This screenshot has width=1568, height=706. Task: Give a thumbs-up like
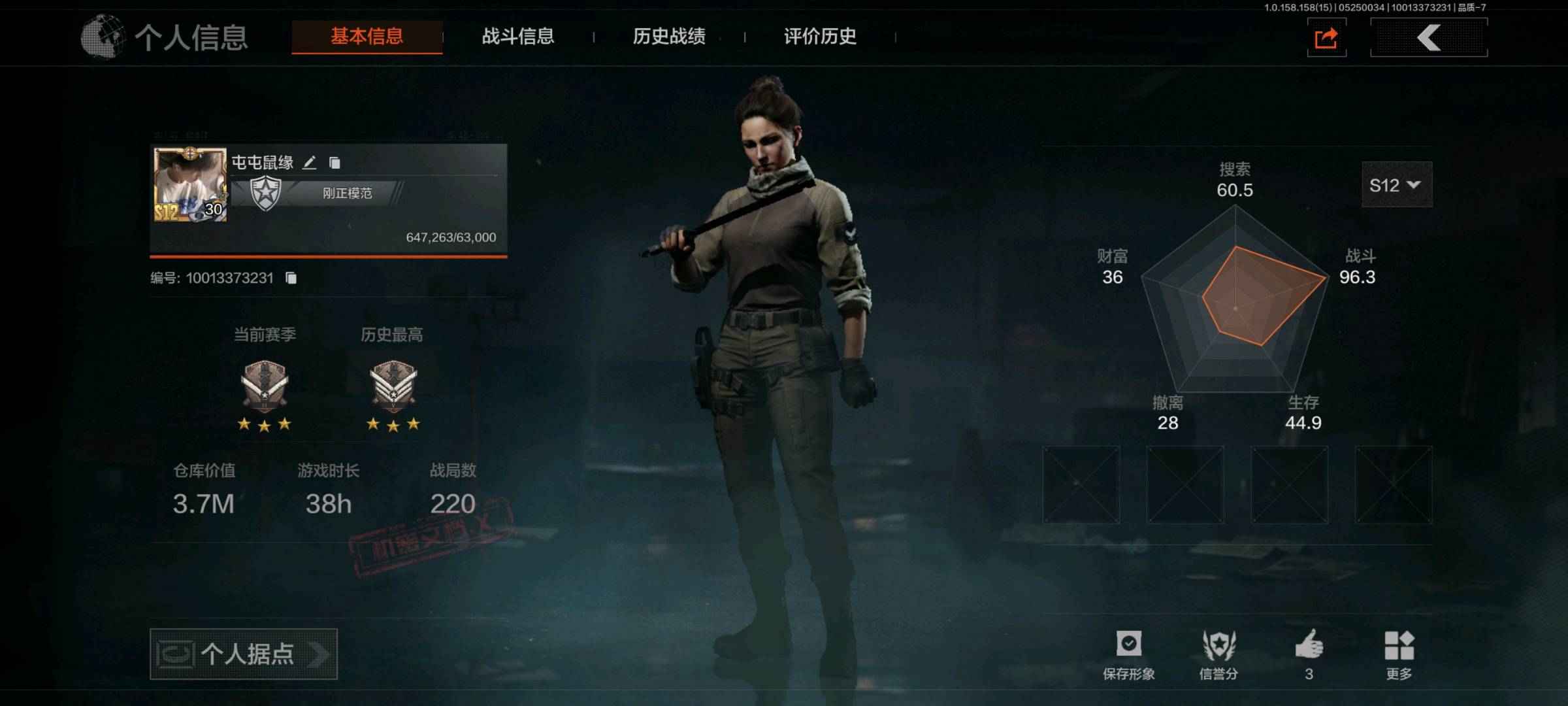point(1309,654)
